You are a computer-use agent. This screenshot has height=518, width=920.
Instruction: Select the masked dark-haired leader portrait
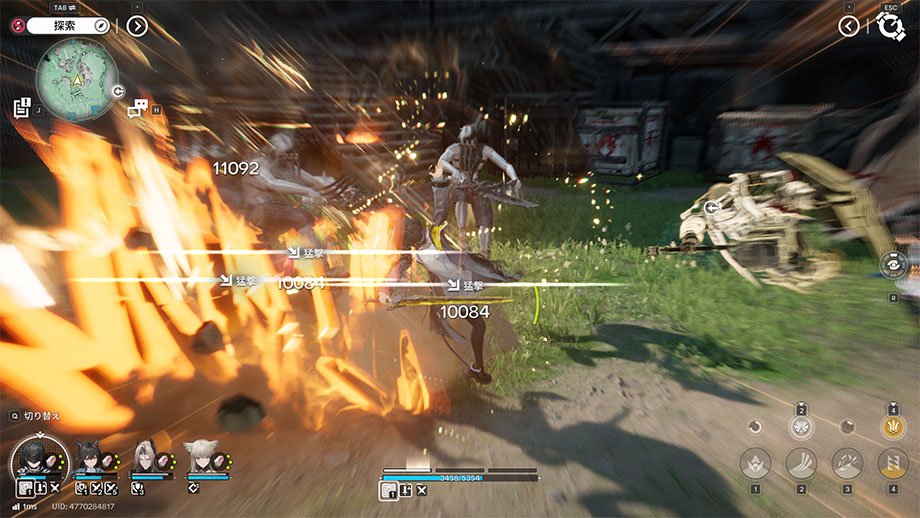pyautogui.click(x=38, y=461)
